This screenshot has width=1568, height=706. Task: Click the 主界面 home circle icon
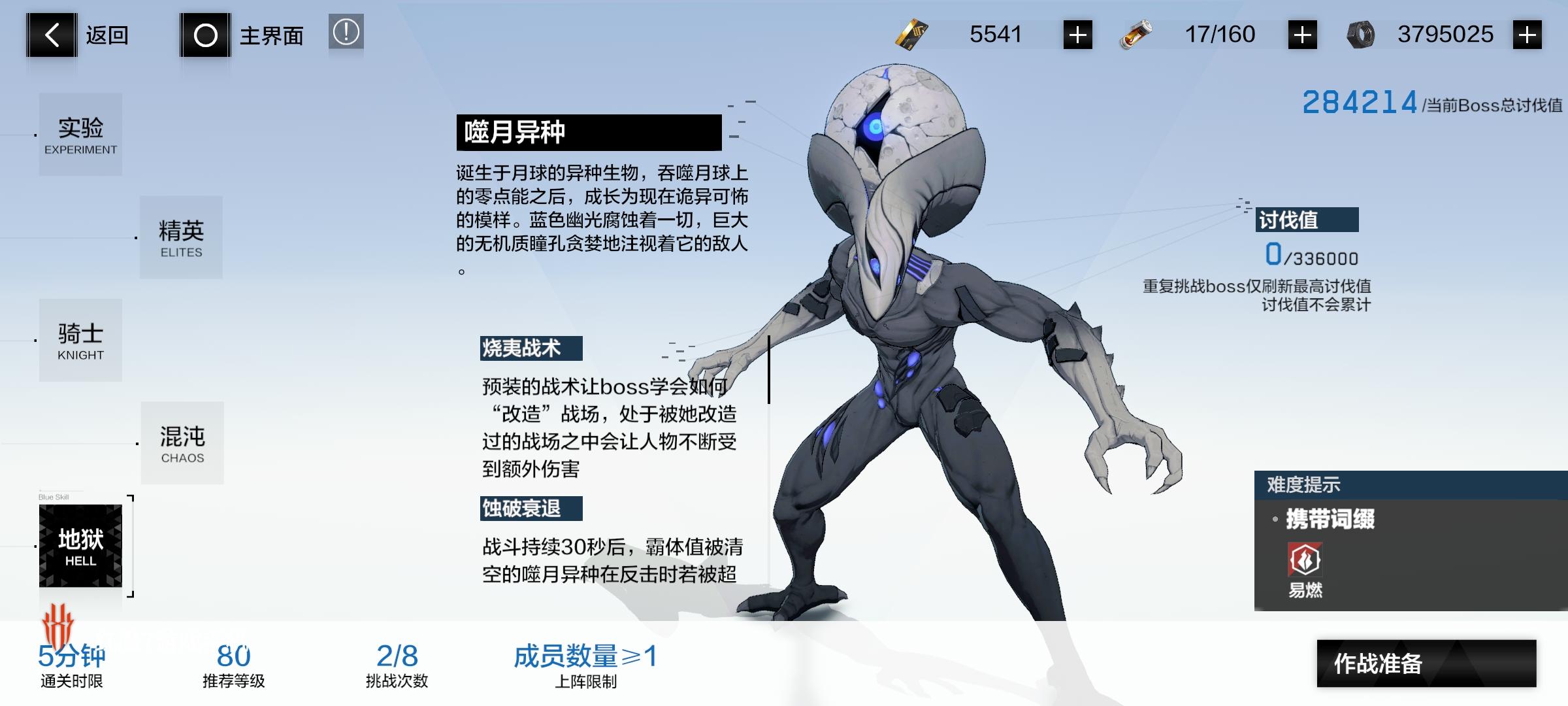pyautogui.click(x=206, y=35)
